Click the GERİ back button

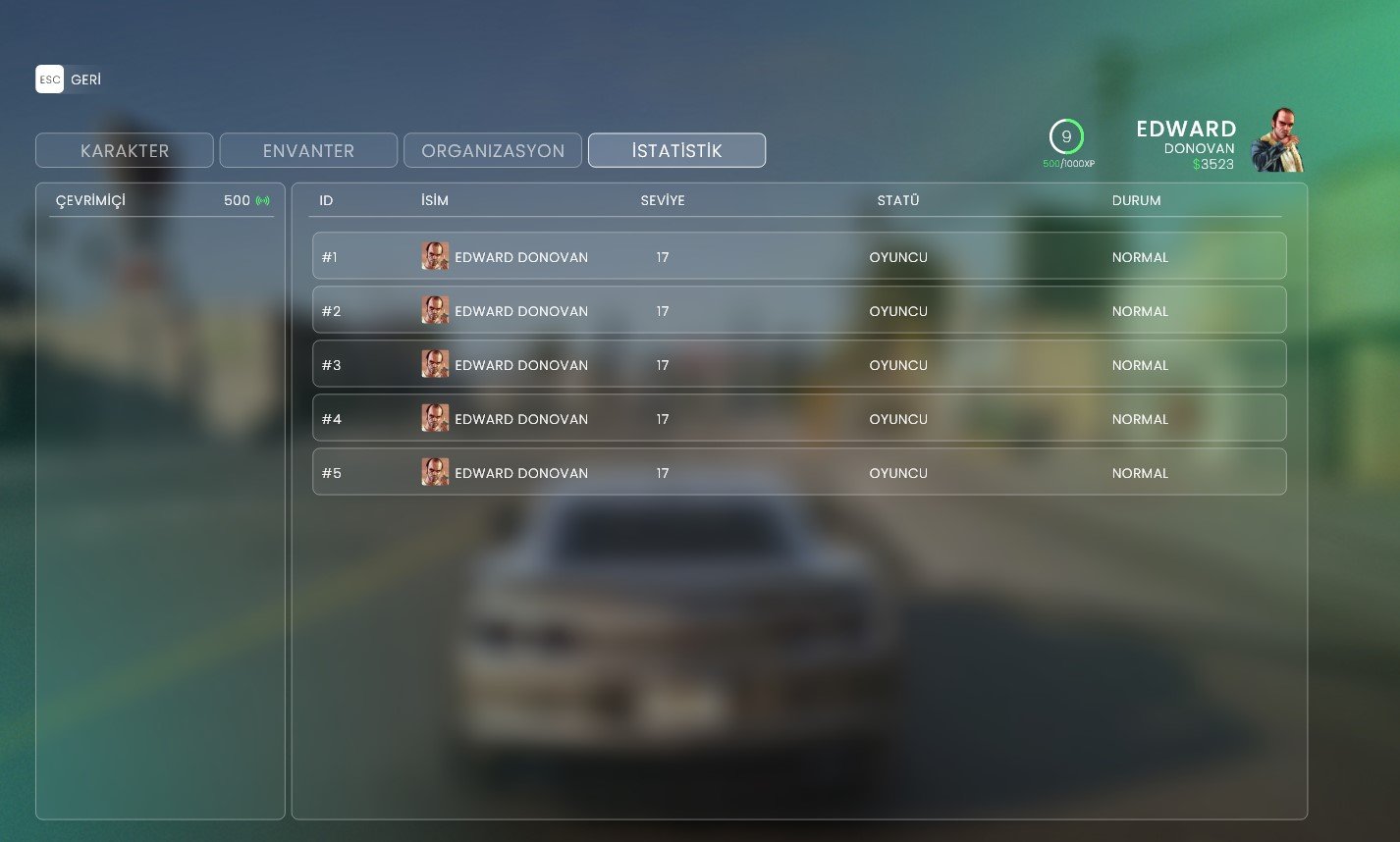point(69,79)
